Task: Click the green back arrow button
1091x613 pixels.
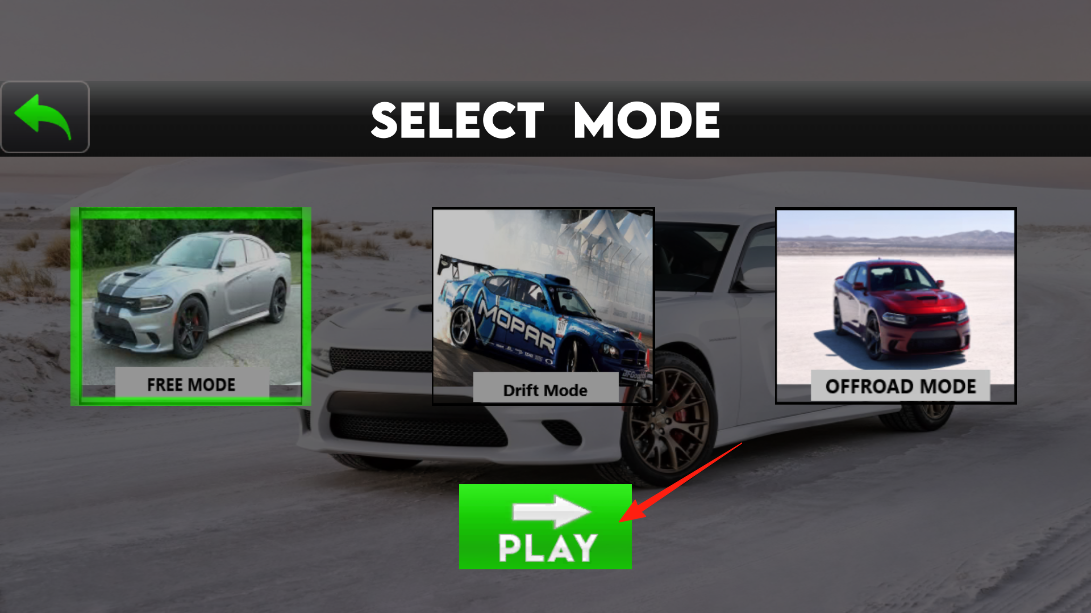Action: point(45,117)
